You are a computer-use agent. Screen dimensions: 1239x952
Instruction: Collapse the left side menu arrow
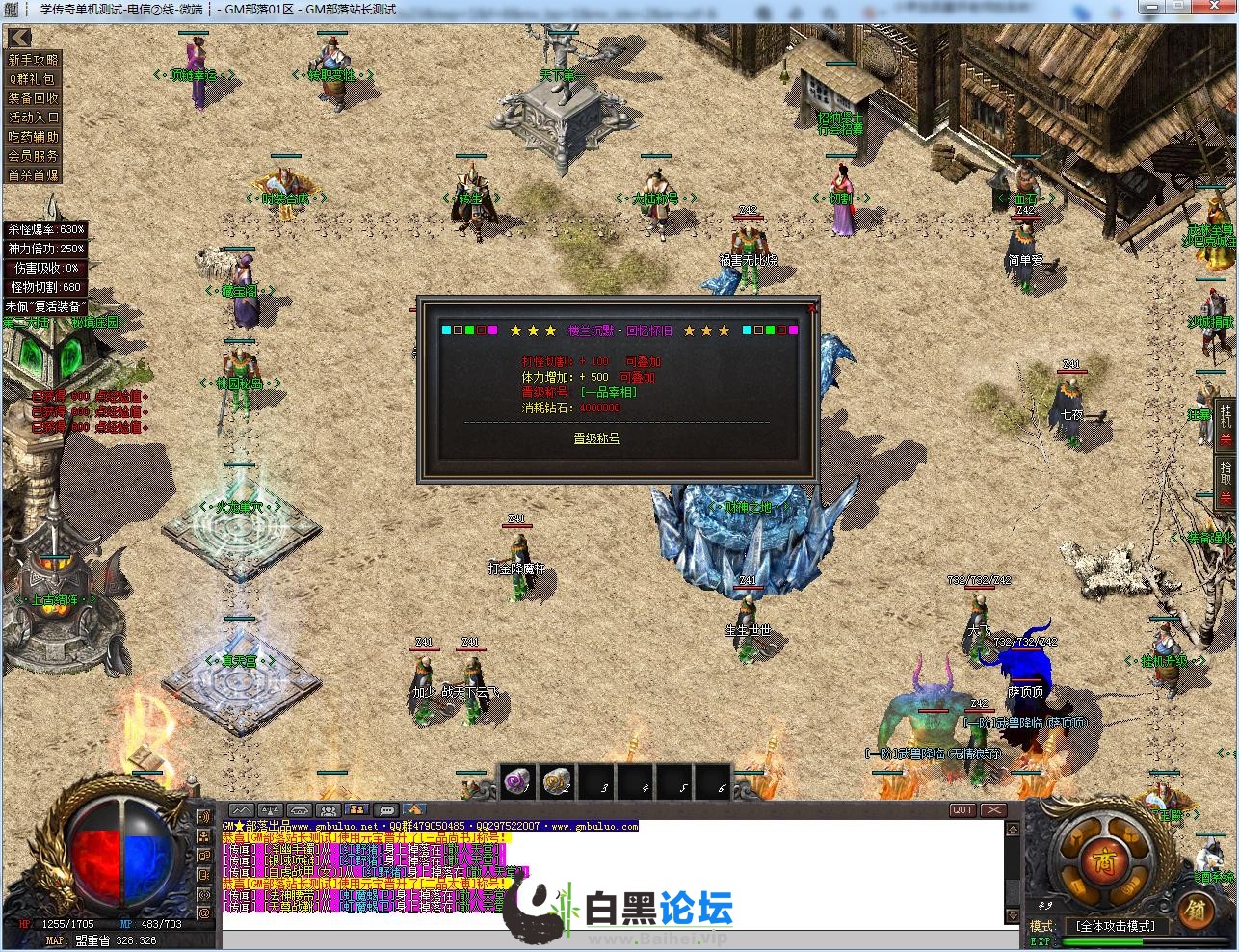tap(19, 39)
